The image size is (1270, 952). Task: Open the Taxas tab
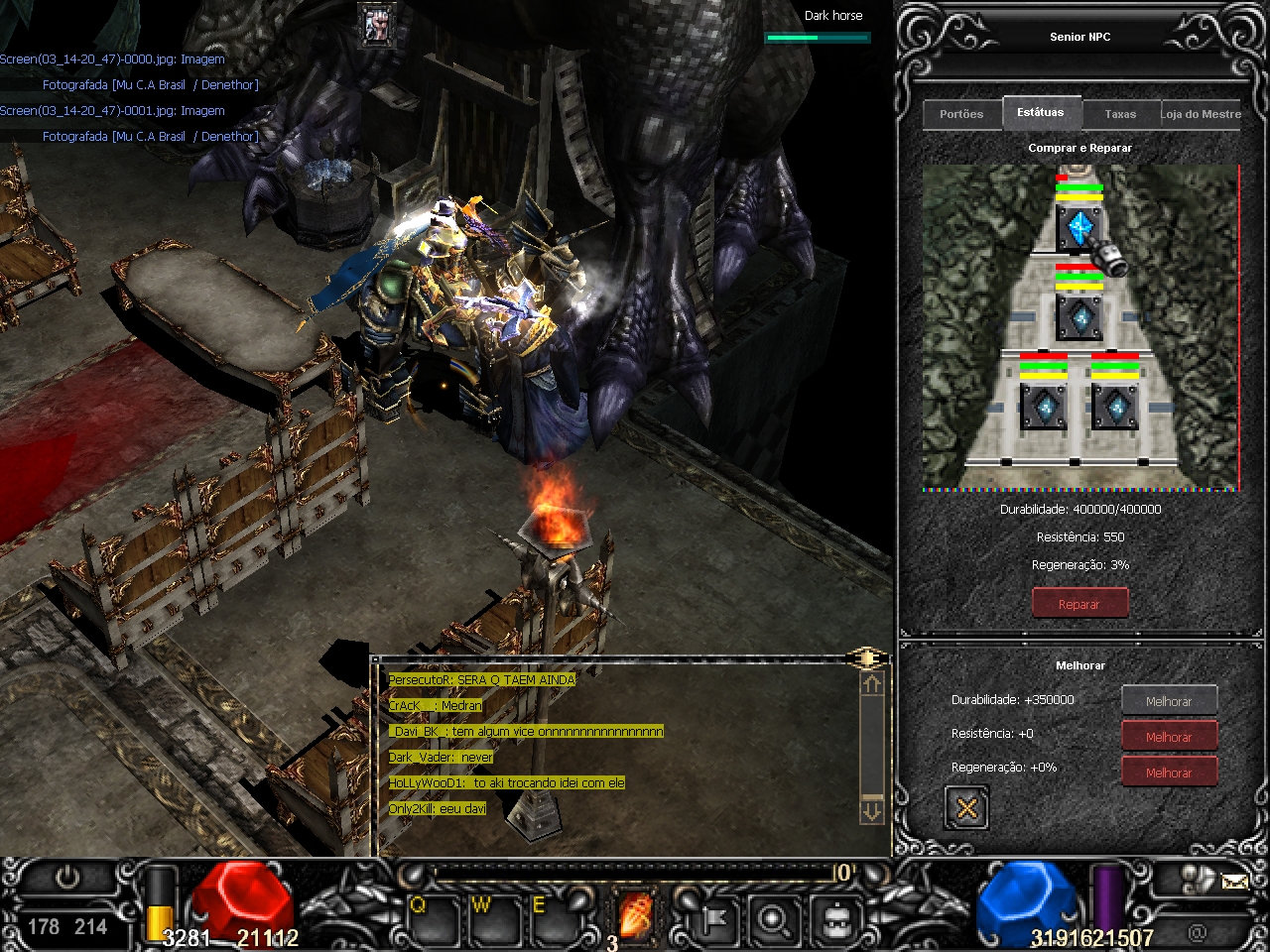pos(1120,114)
